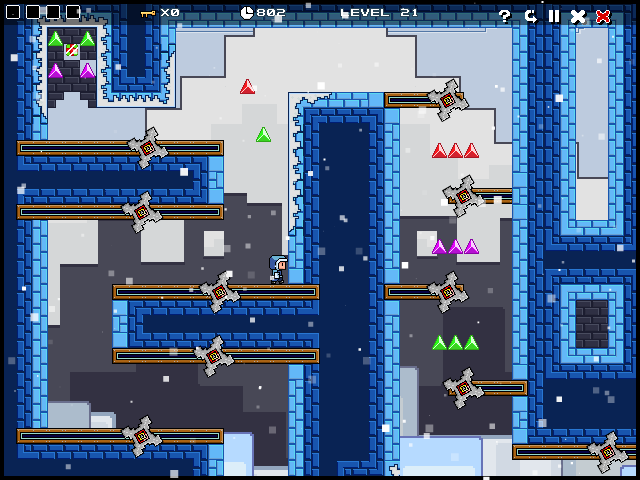Click the white X button
Image resolution: width=640 pixels, height=480 pixels.
578,16
